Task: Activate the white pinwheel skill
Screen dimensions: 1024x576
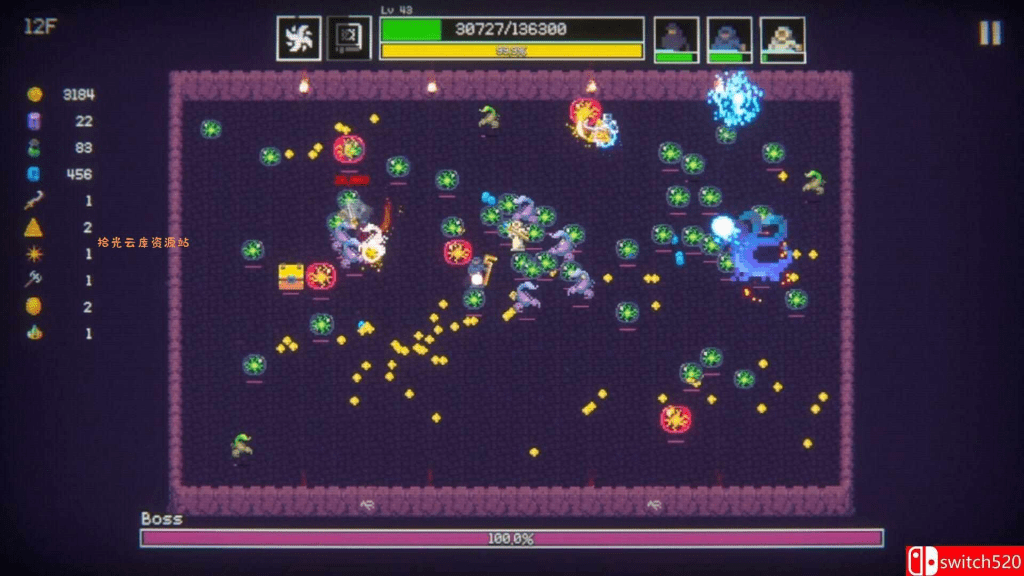Action: click(299, 39)
